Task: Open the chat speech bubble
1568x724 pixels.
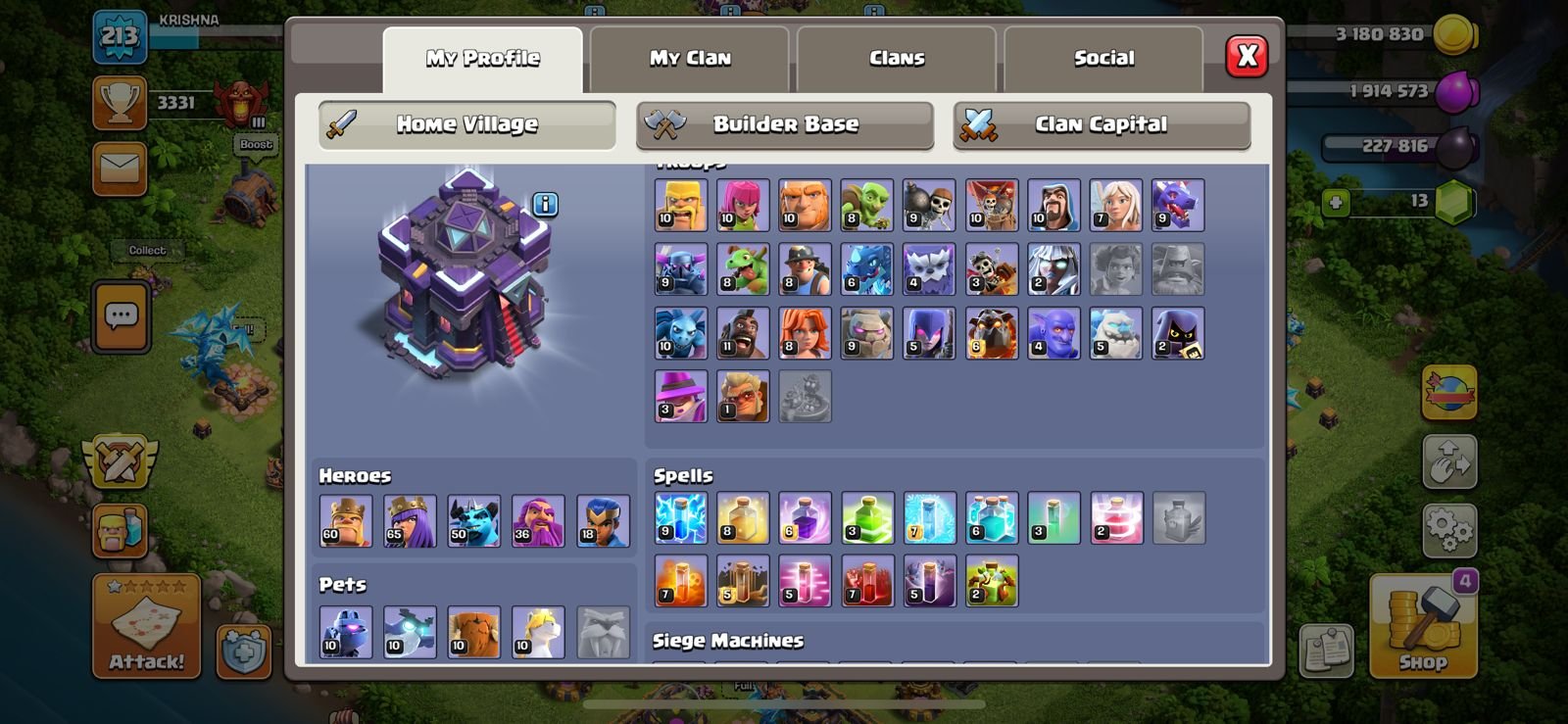Action: coord(122,316)
